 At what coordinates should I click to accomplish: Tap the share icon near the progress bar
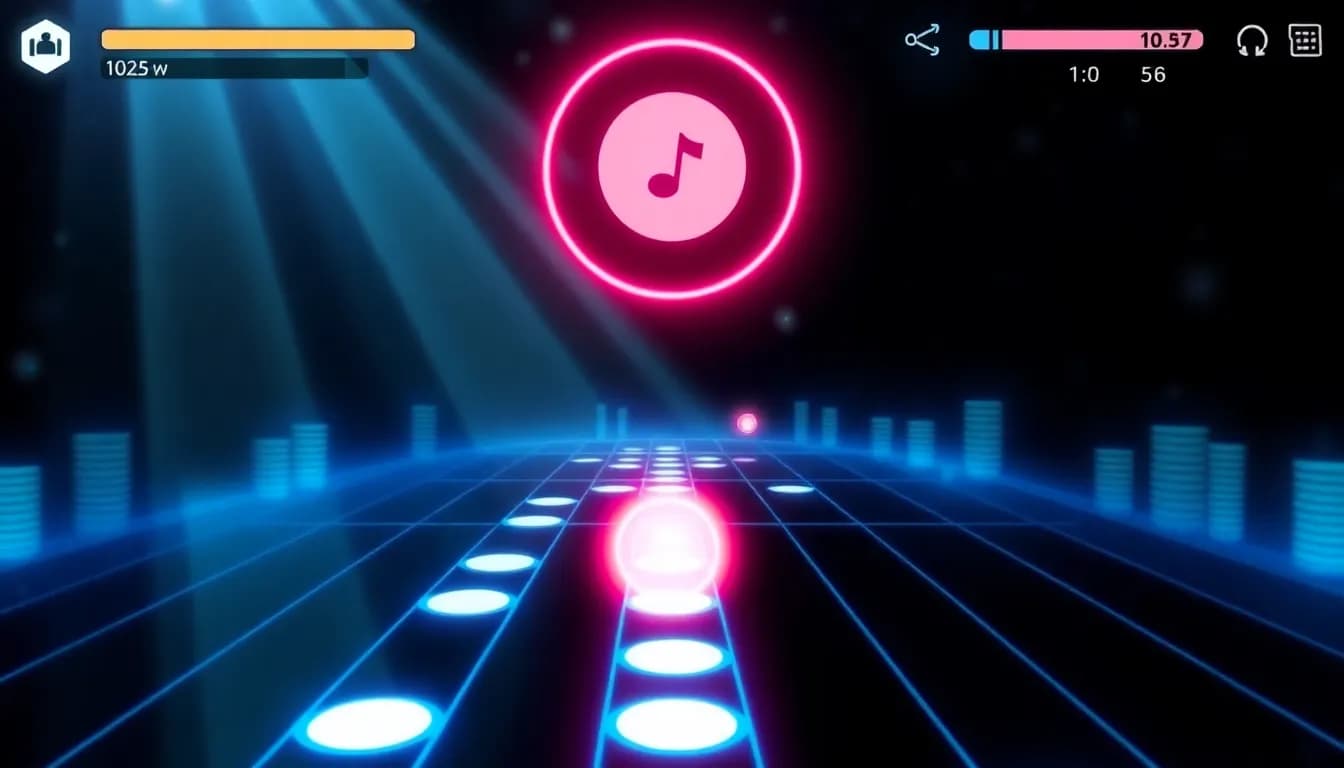click(x=922, y=41)
